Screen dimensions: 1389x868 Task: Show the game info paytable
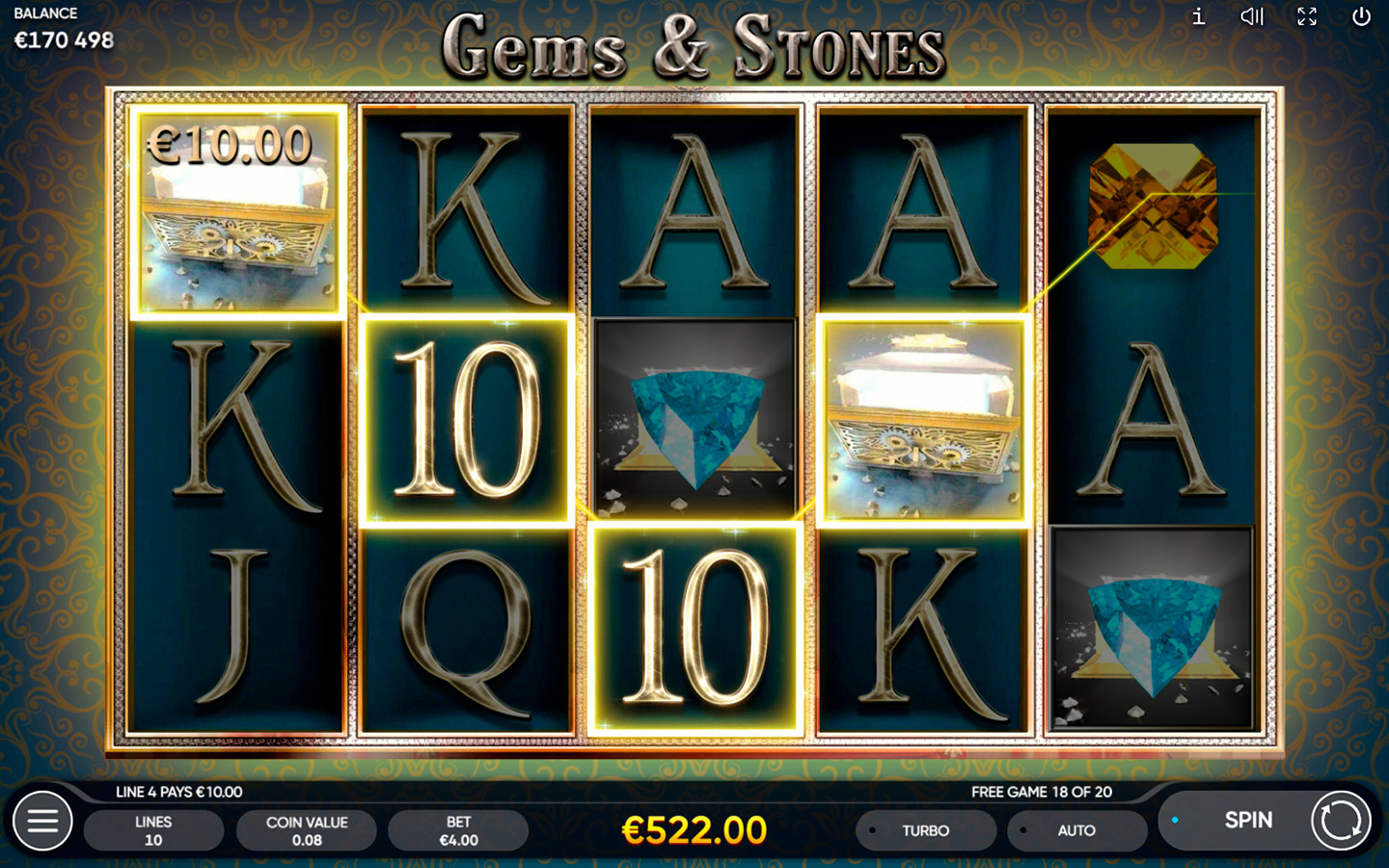(x=1198, y=16)
